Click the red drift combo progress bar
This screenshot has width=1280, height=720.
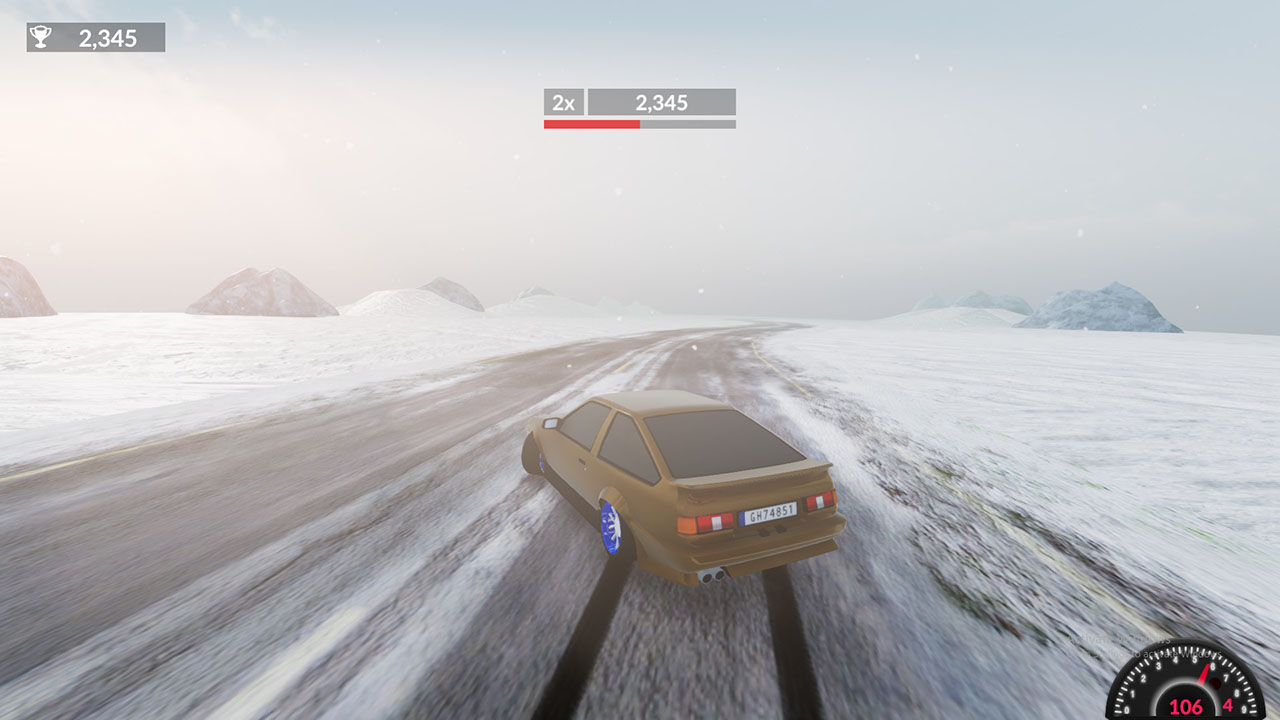click(x=590, y=123)
